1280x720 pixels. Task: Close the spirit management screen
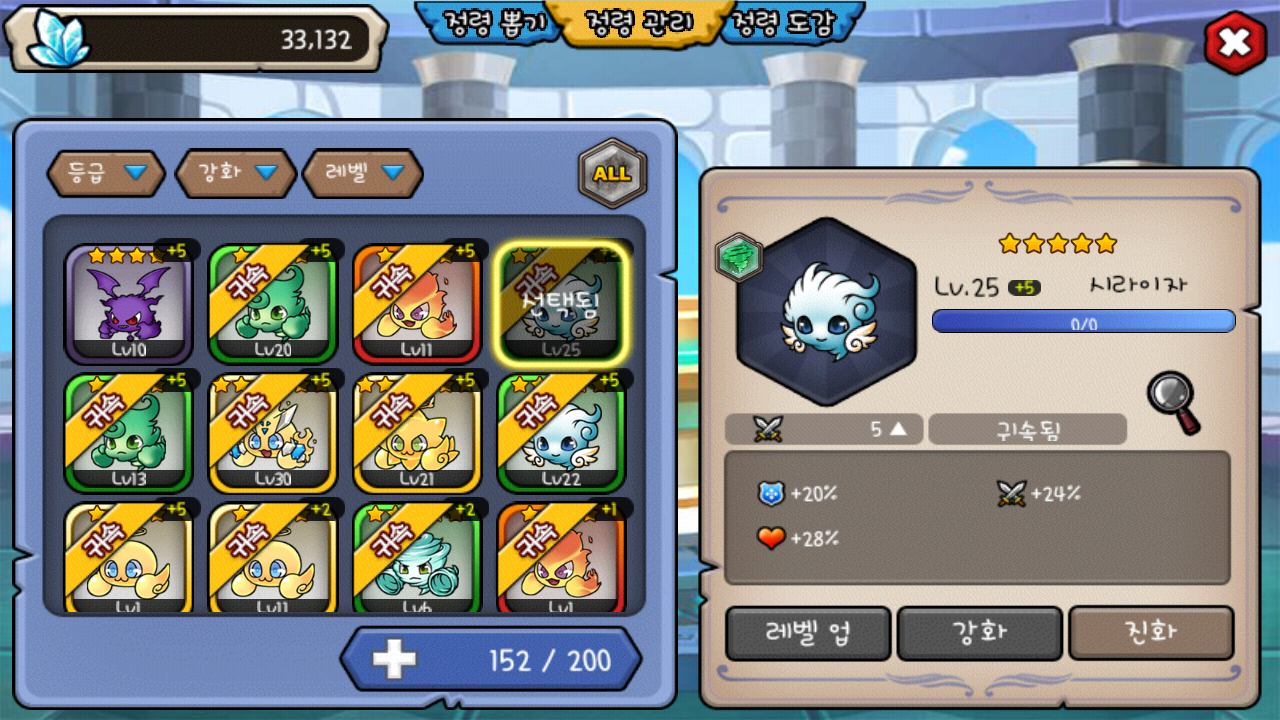1235,43
